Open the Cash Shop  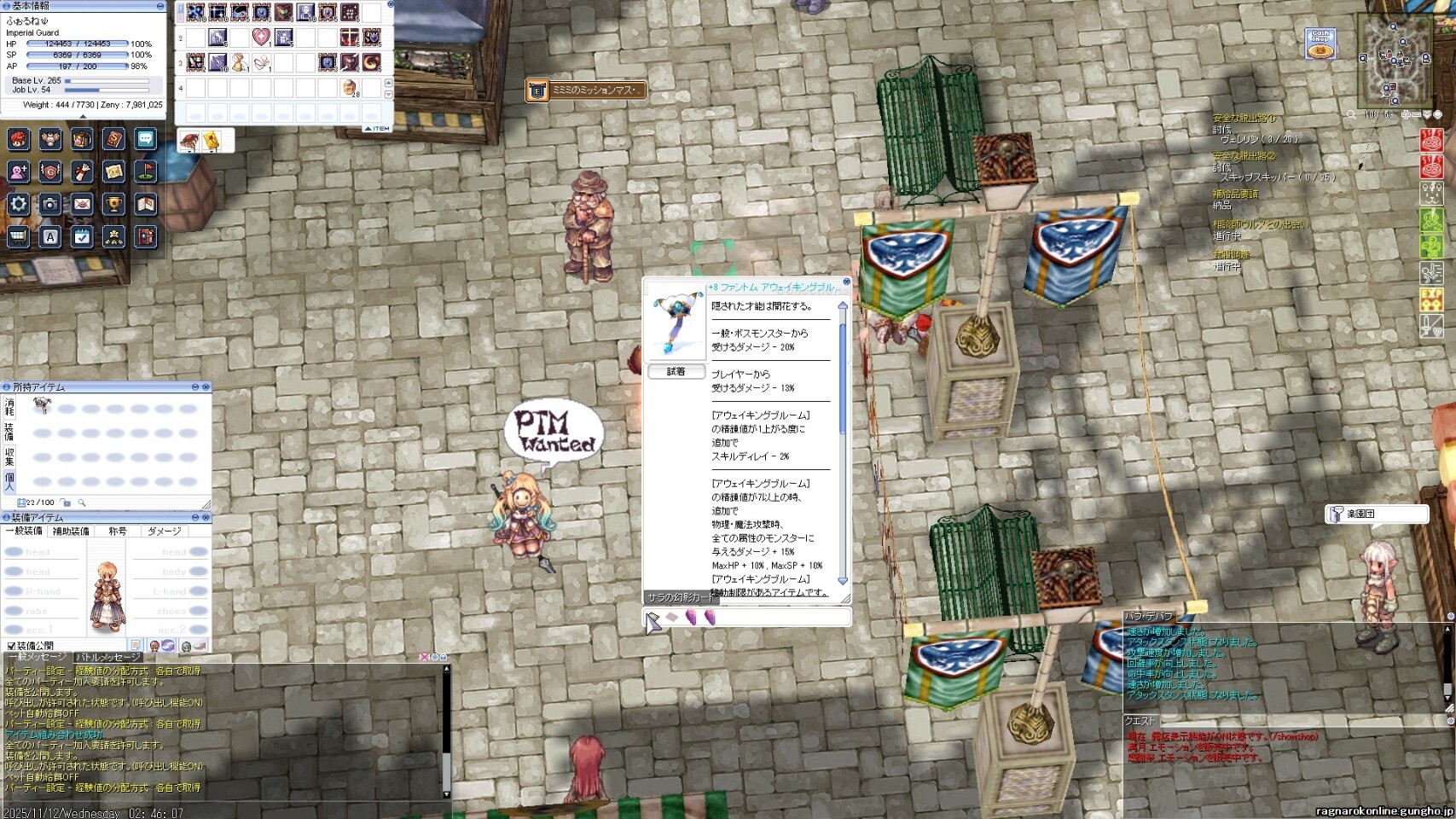pos(1320,44)
